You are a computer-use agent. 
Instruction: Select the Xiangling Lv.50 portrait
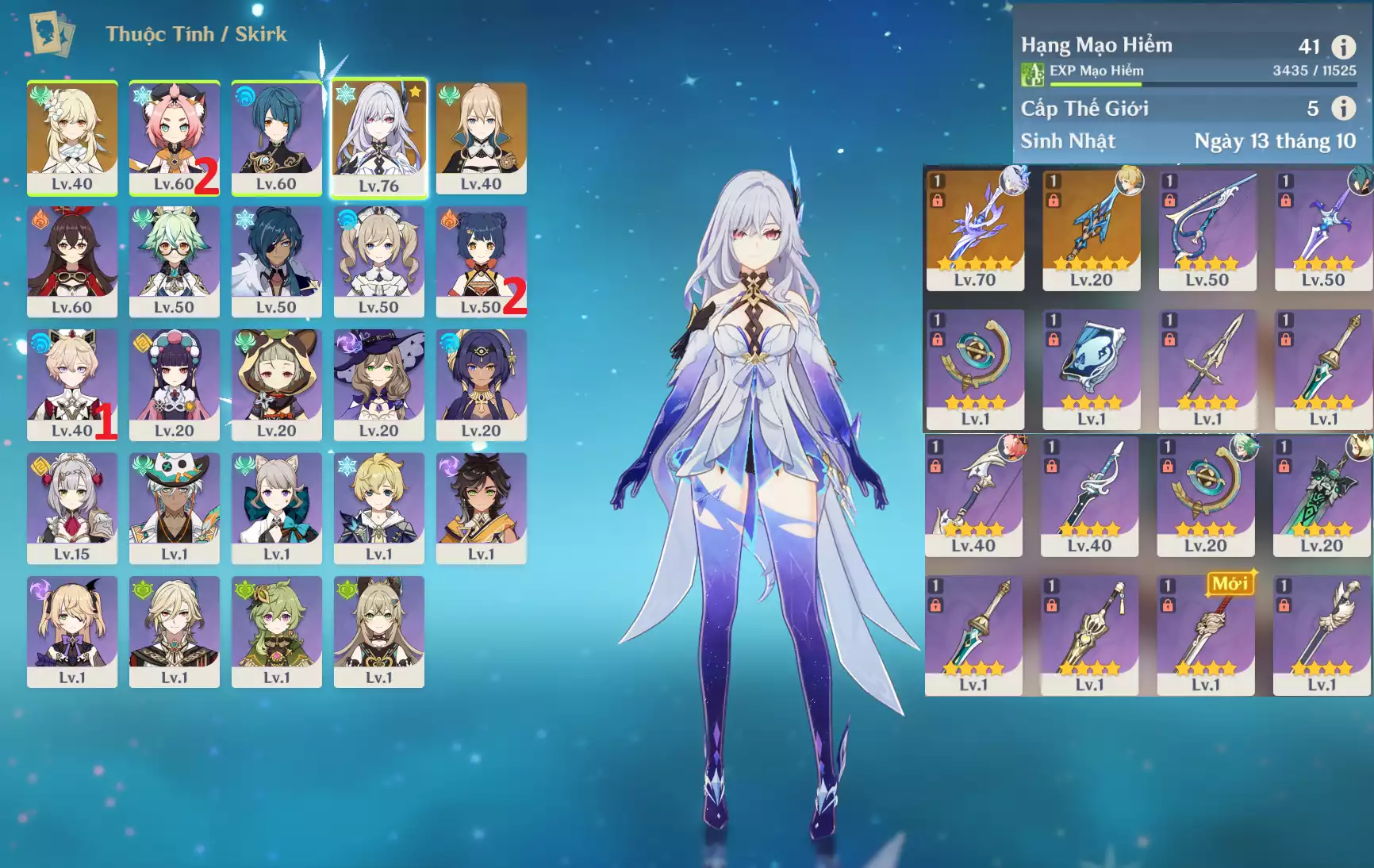tap(481, 260)
